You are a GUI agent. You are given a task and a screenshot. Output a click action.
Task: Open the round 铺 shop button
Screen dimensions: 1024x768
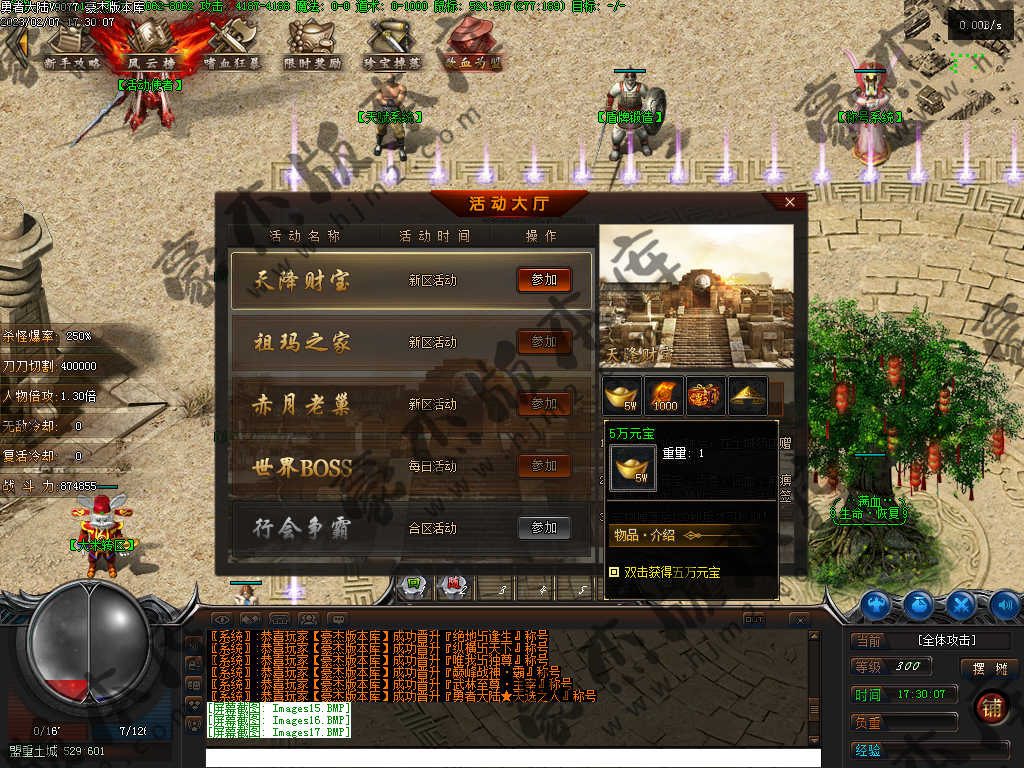click(x=991, y=705)
